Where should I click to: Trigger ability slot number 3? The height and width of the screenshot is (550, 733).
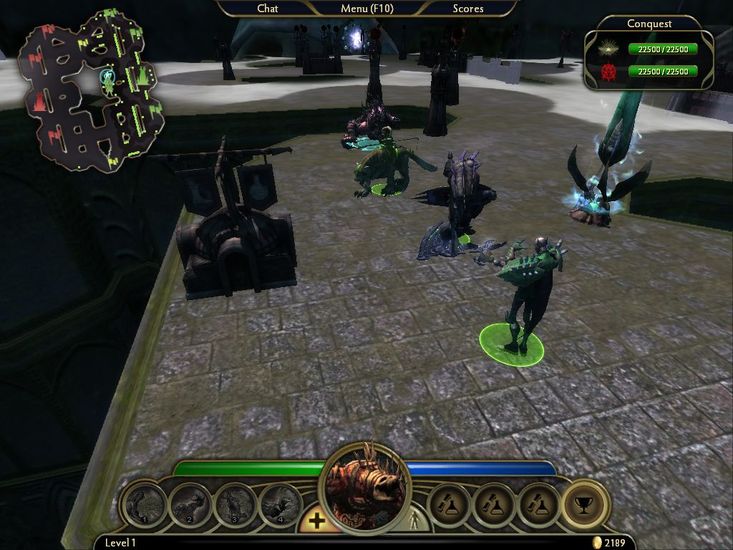pos(235,504)
